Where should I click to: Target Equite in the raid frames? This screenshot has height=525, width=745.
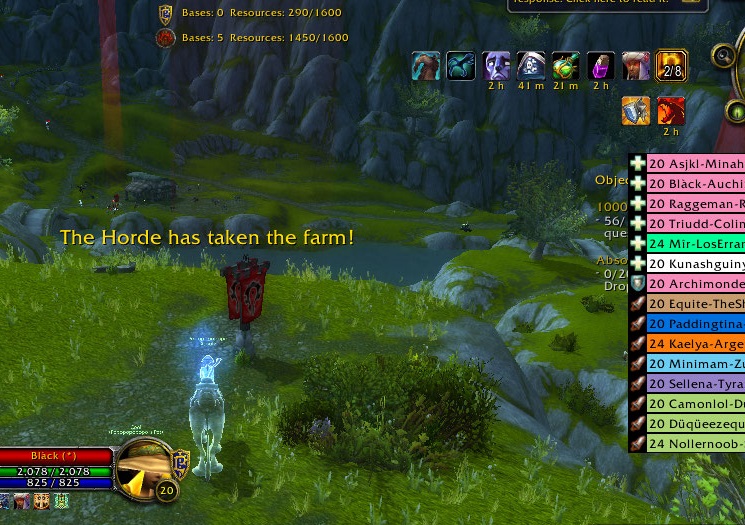[695, 304]
